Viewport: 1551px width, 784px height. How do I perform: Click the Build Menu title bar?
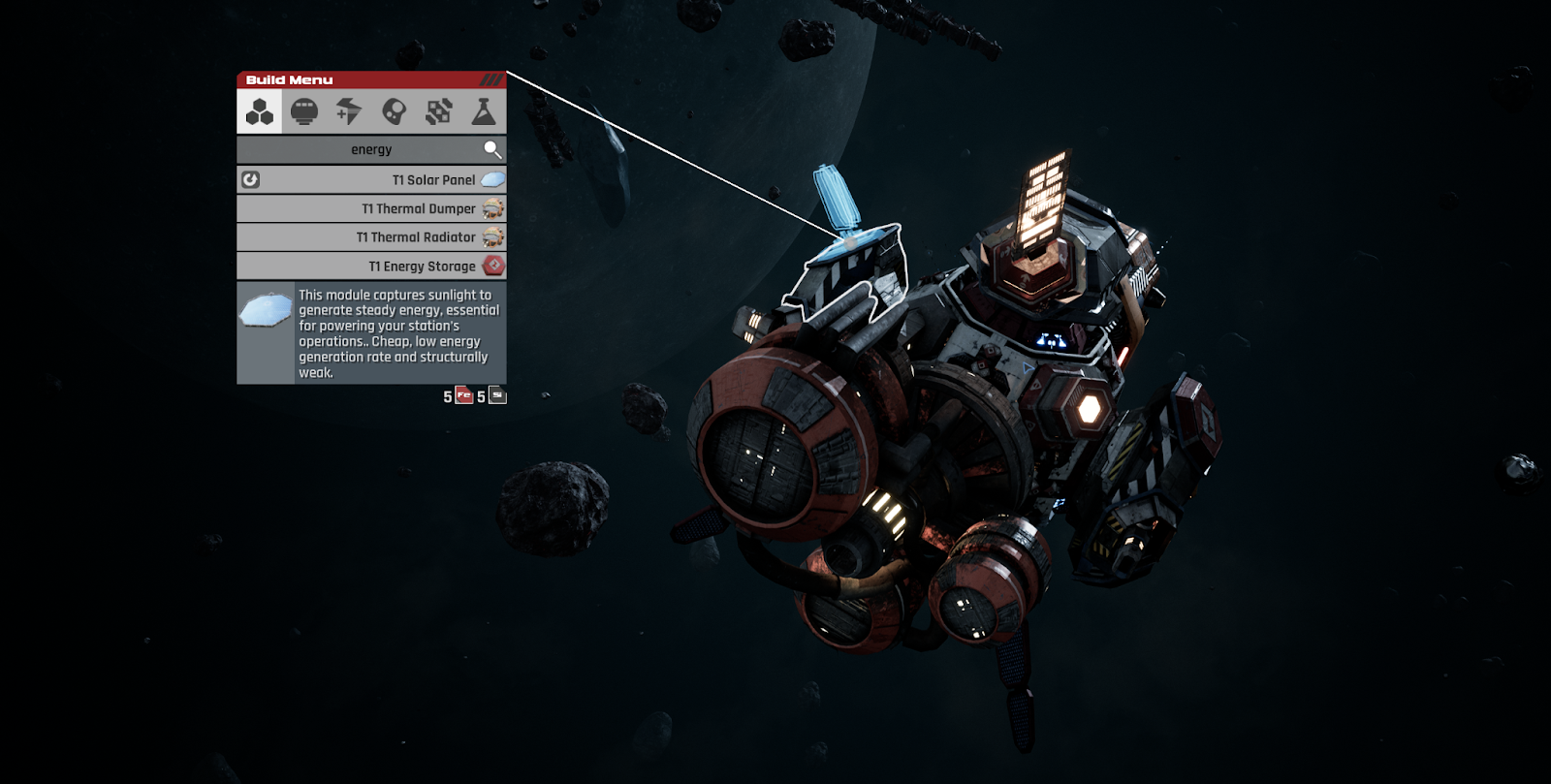pyautogui.click(x=291, y=79)
